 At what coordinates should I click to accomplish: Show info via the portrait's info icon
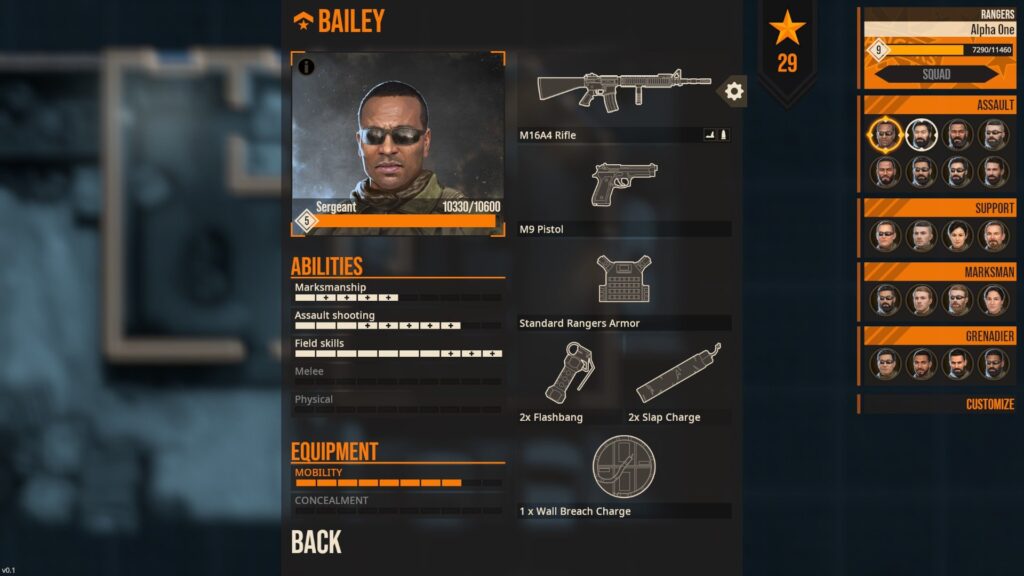coord(306,67)
